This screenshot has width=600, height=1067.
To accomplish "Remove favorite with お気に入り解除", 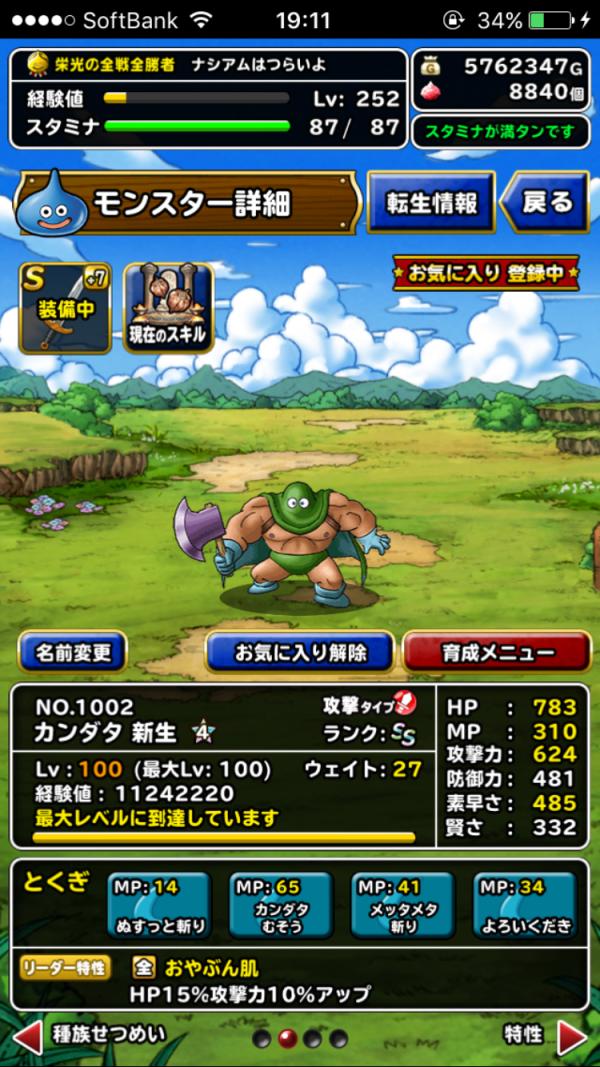I will click(x=300, y=652).
